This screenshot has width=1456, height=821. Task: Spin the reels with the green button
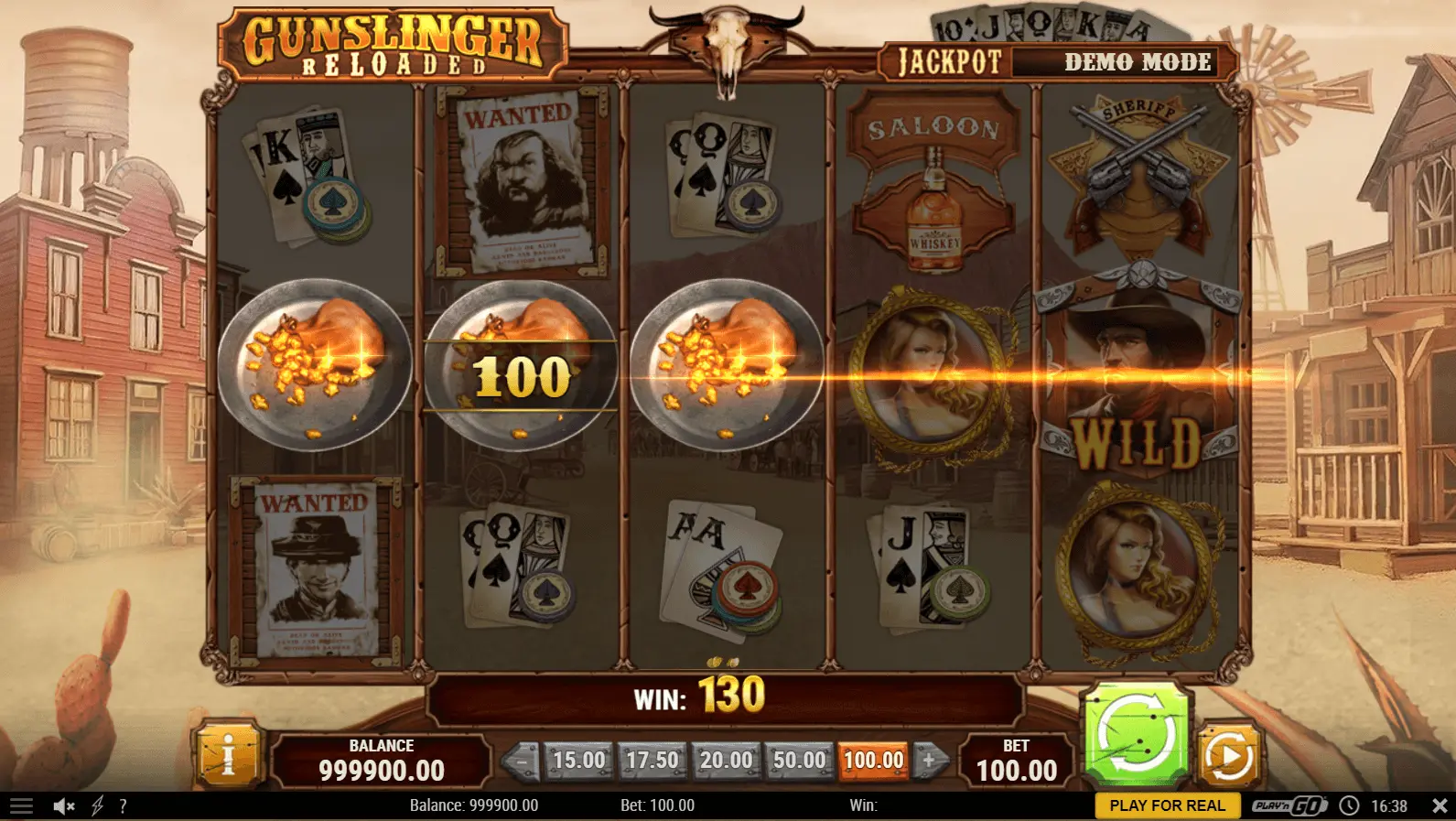click(1136, 736)
